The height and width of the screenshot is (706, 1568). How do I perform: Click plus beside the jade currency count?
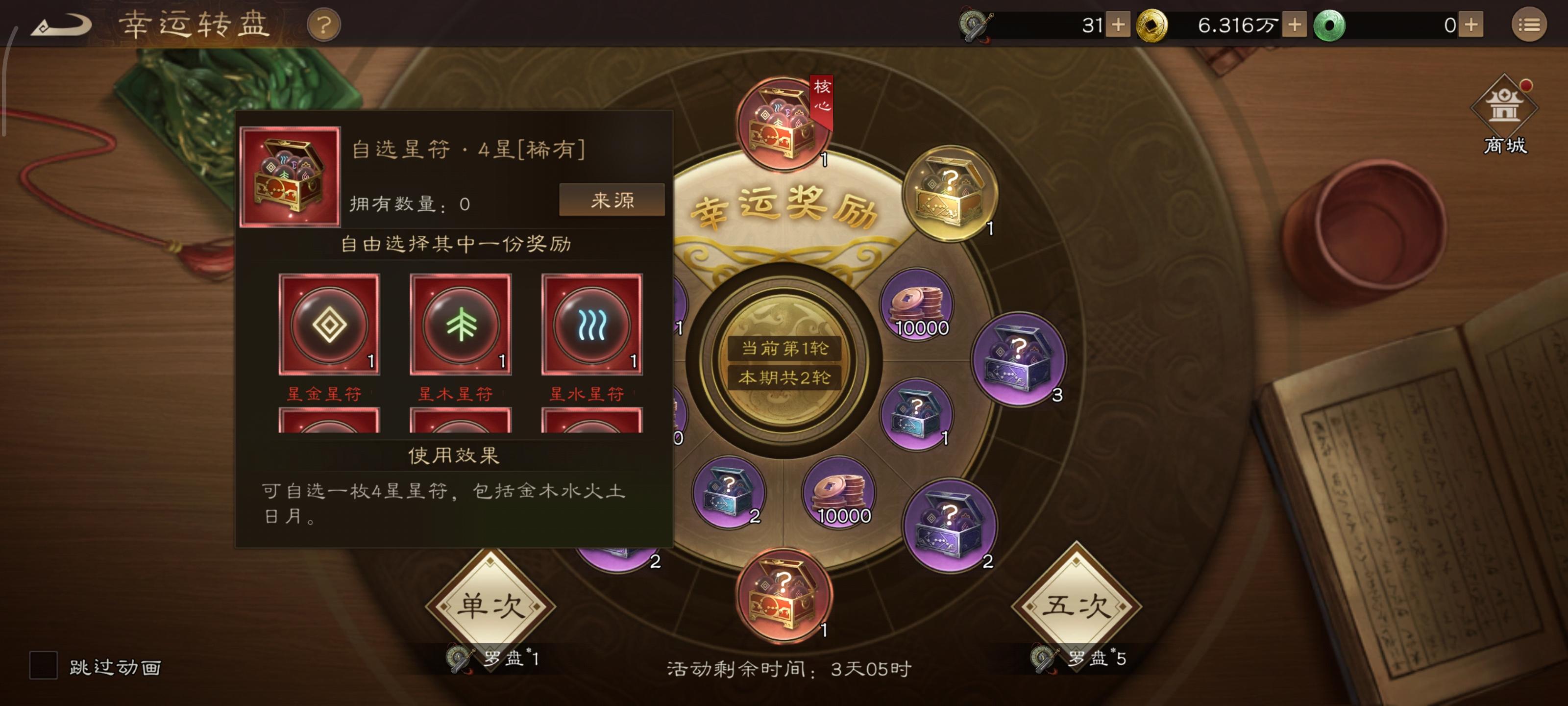pyautogui.click(x=1470, y=25)
